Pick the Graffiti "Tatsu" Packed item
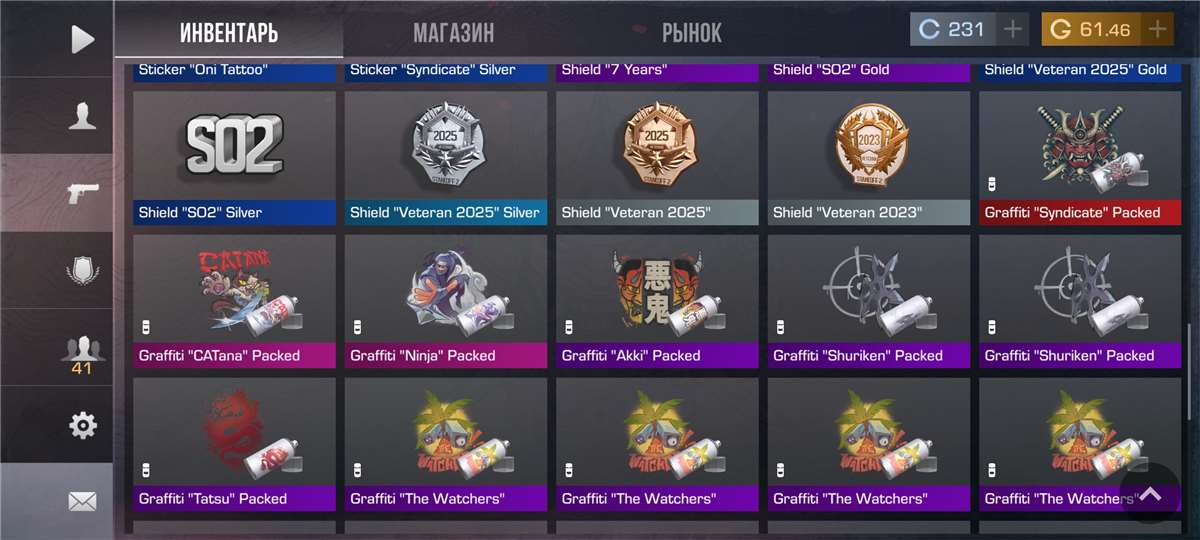The width and height of the screenshot is (1200, 540). point(234,444)
